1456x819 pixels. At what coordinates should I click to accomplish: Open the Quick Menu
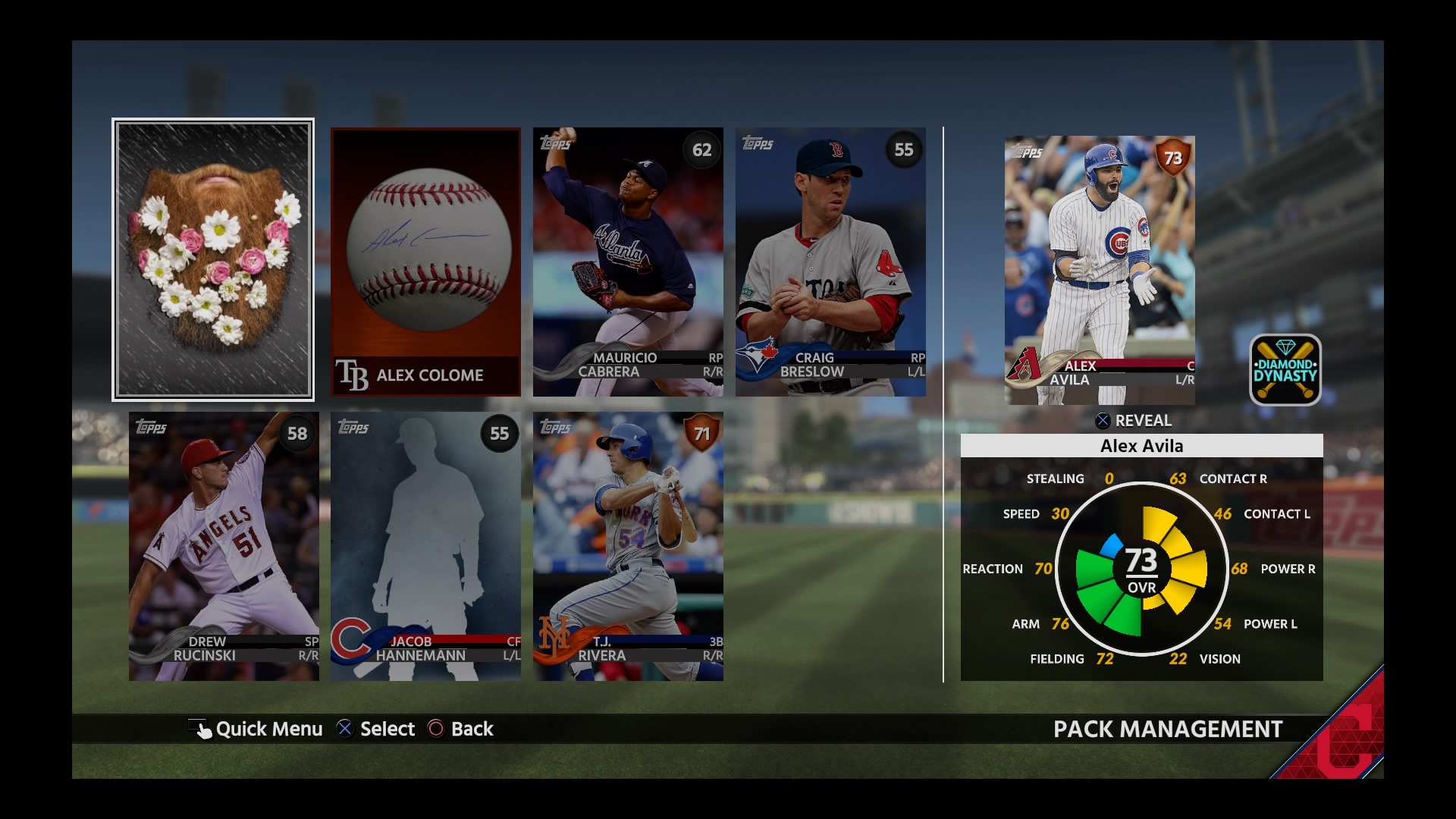[256, 729]
